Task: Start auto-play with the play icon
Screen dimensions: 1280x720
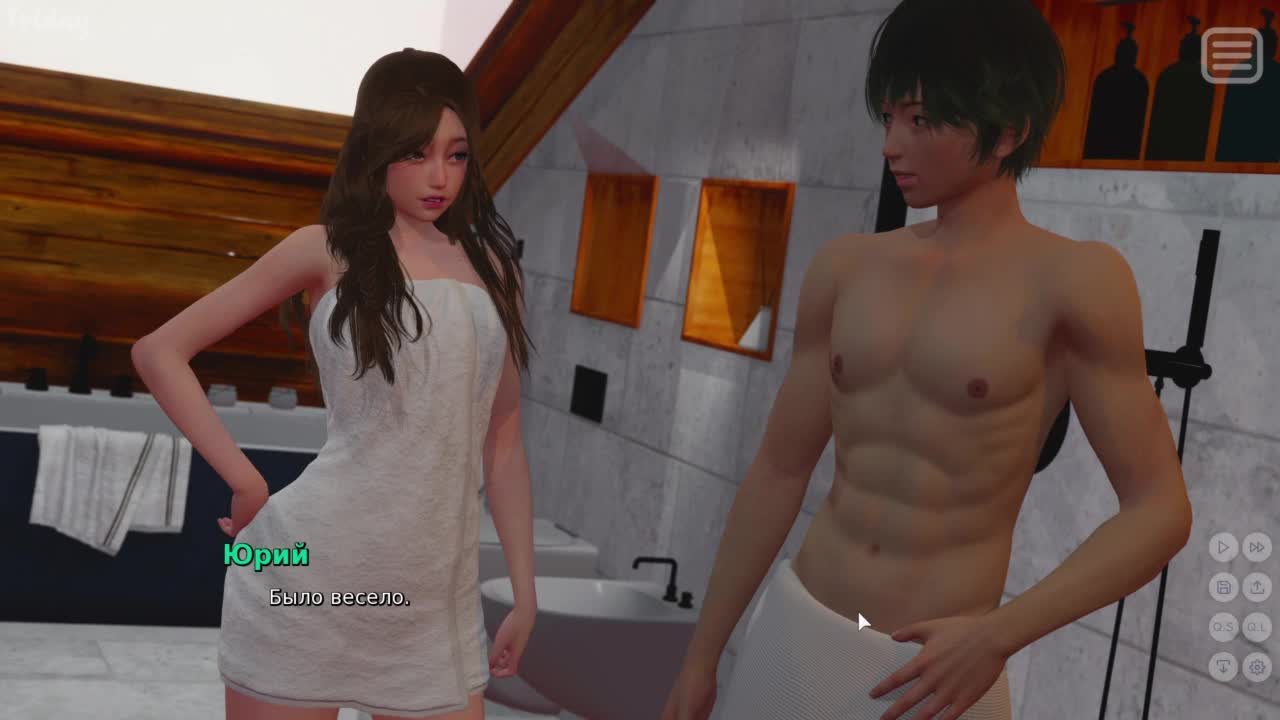Action: click(1223, 547)
